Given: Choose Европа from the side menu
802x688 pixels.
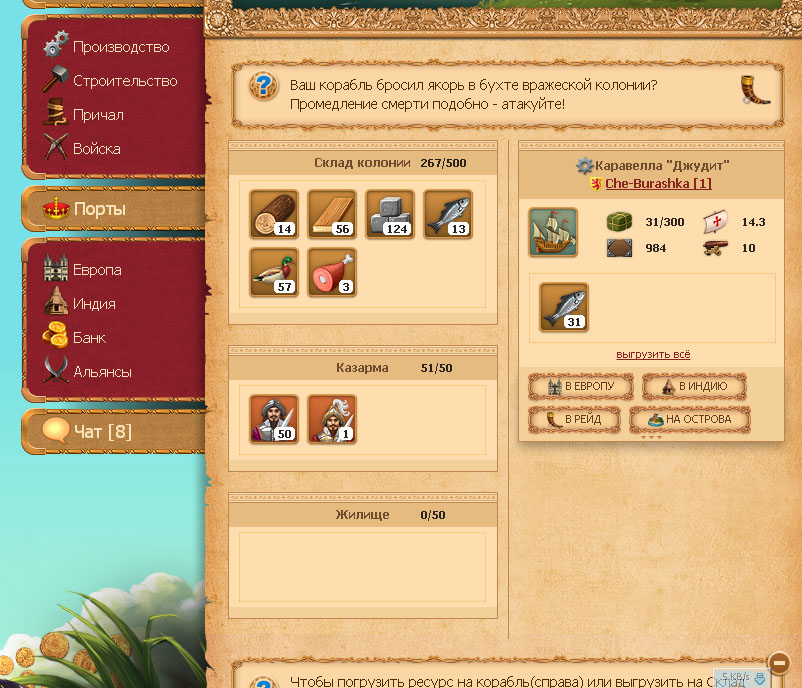Looking at the screenshot, I should (96, 270).
